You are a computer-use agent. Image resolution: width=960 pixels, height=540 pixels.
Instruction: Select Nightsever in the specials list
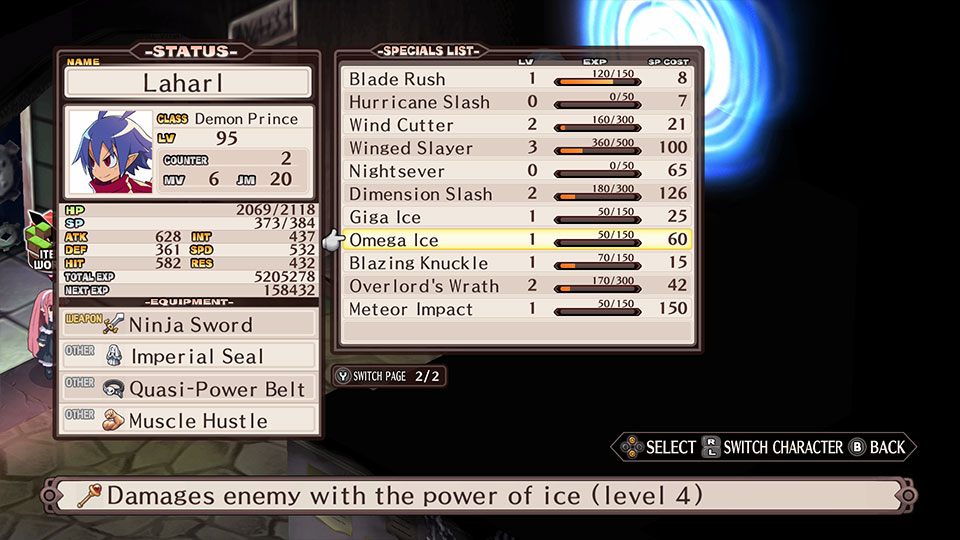[x=517, y=171]
